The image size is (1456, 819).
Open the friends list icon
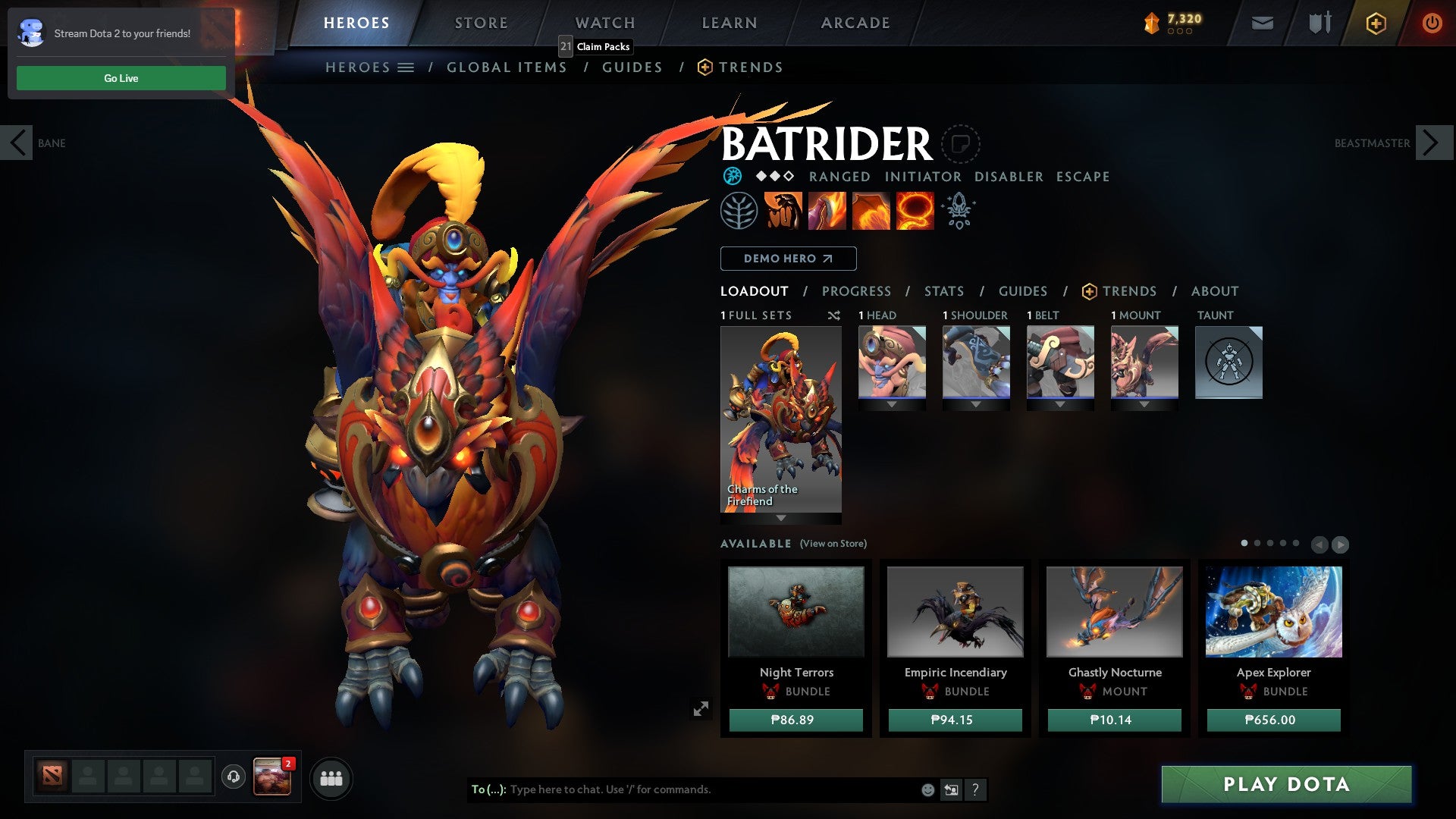[x=331, y=778]
